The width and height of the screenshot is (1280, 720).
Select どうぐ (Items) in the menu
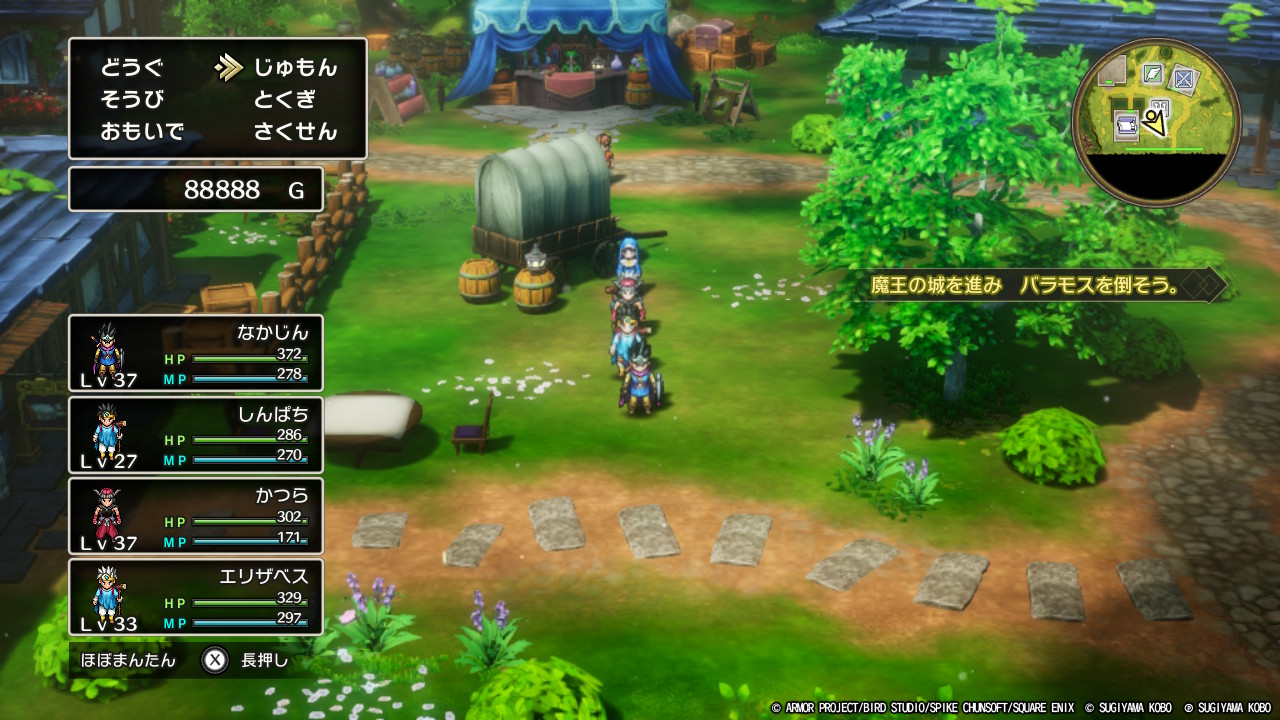[x=131, y=68]
